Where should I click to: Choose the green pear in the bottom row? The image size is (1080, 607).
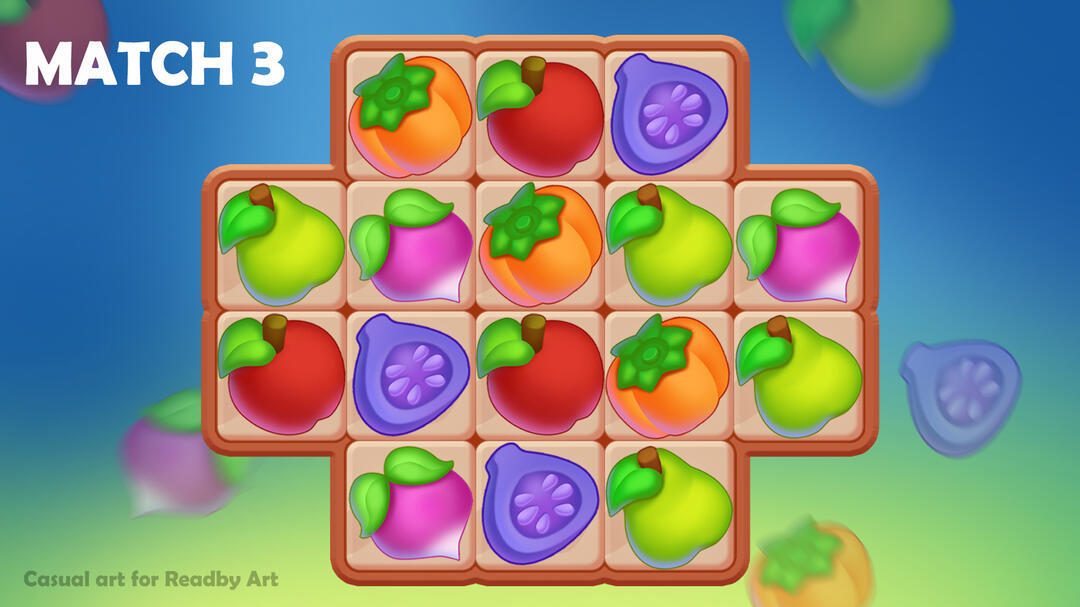pyautogui.click(x=669, y=505)
